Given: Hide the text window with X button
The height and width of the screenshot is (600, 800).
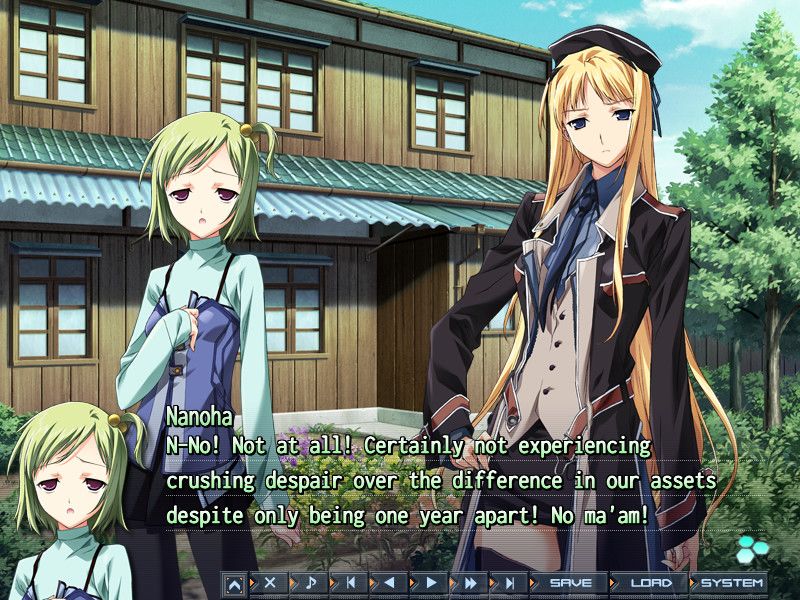Looking at the screenshot, I should pyautogui.click(x=270, y=582).
